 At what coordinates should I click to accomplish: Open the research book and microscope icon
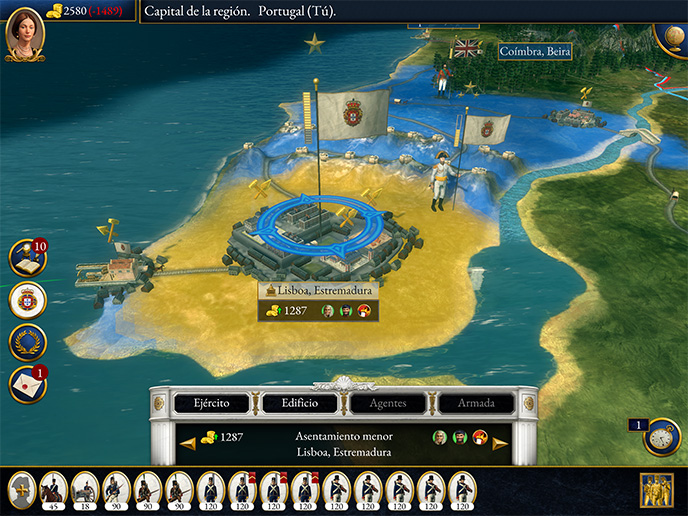pos(26,258)
